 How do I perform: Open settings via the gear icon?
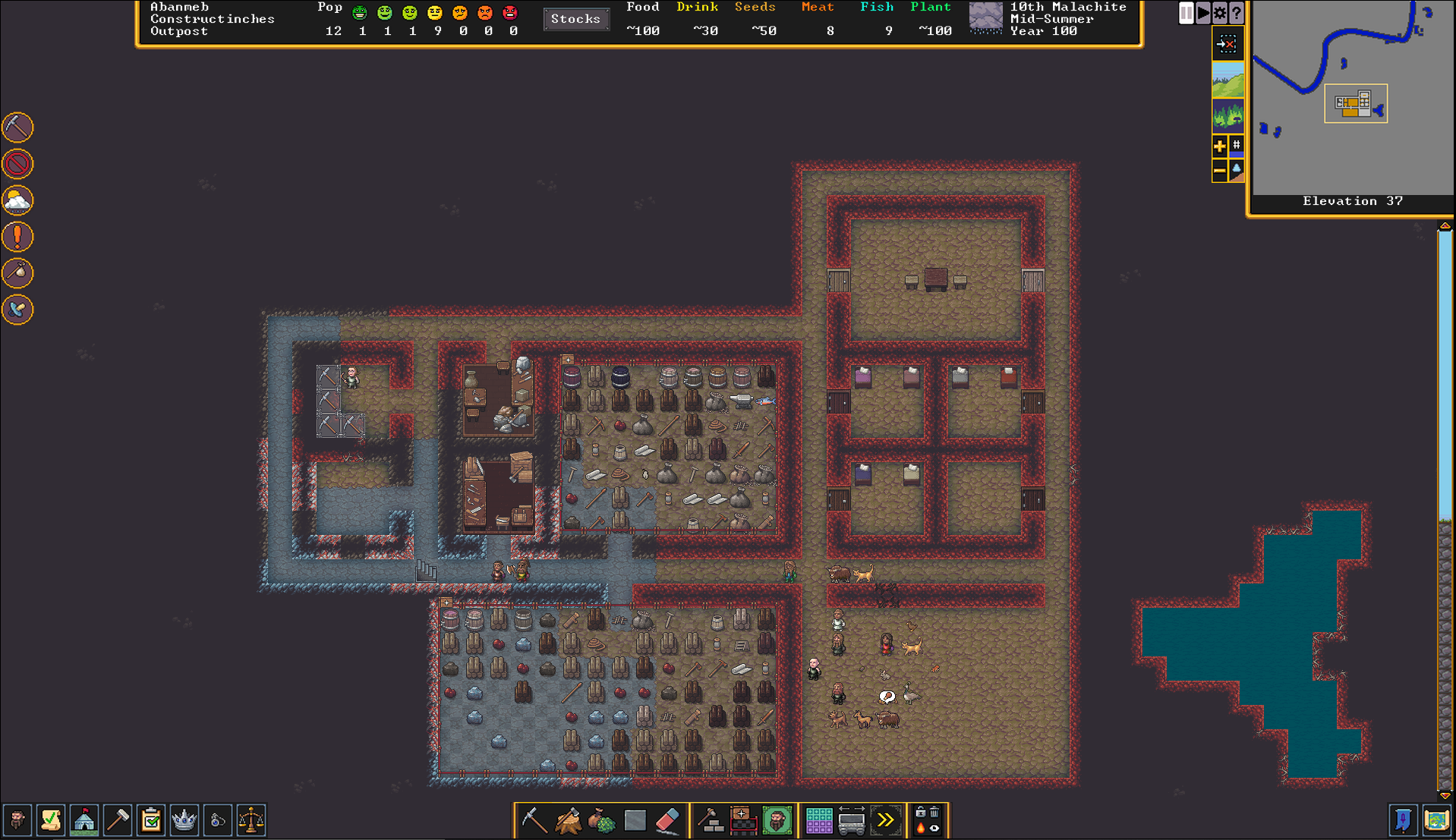pyautogui.click(x=1219, y=13)
